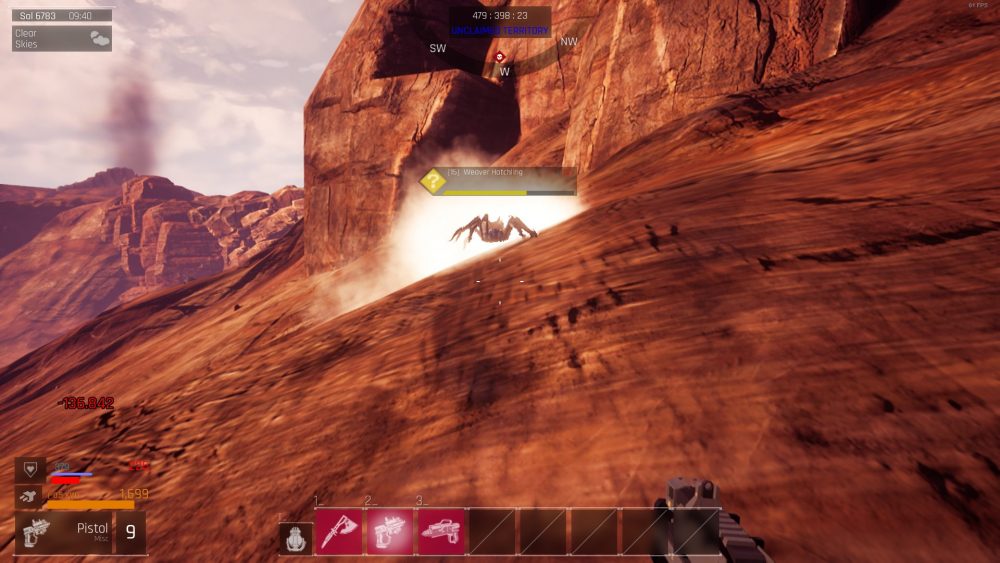The image size is (1000, 563).
Task: Select the pistol in hotbar slot 2
Action: pos(390,532)
